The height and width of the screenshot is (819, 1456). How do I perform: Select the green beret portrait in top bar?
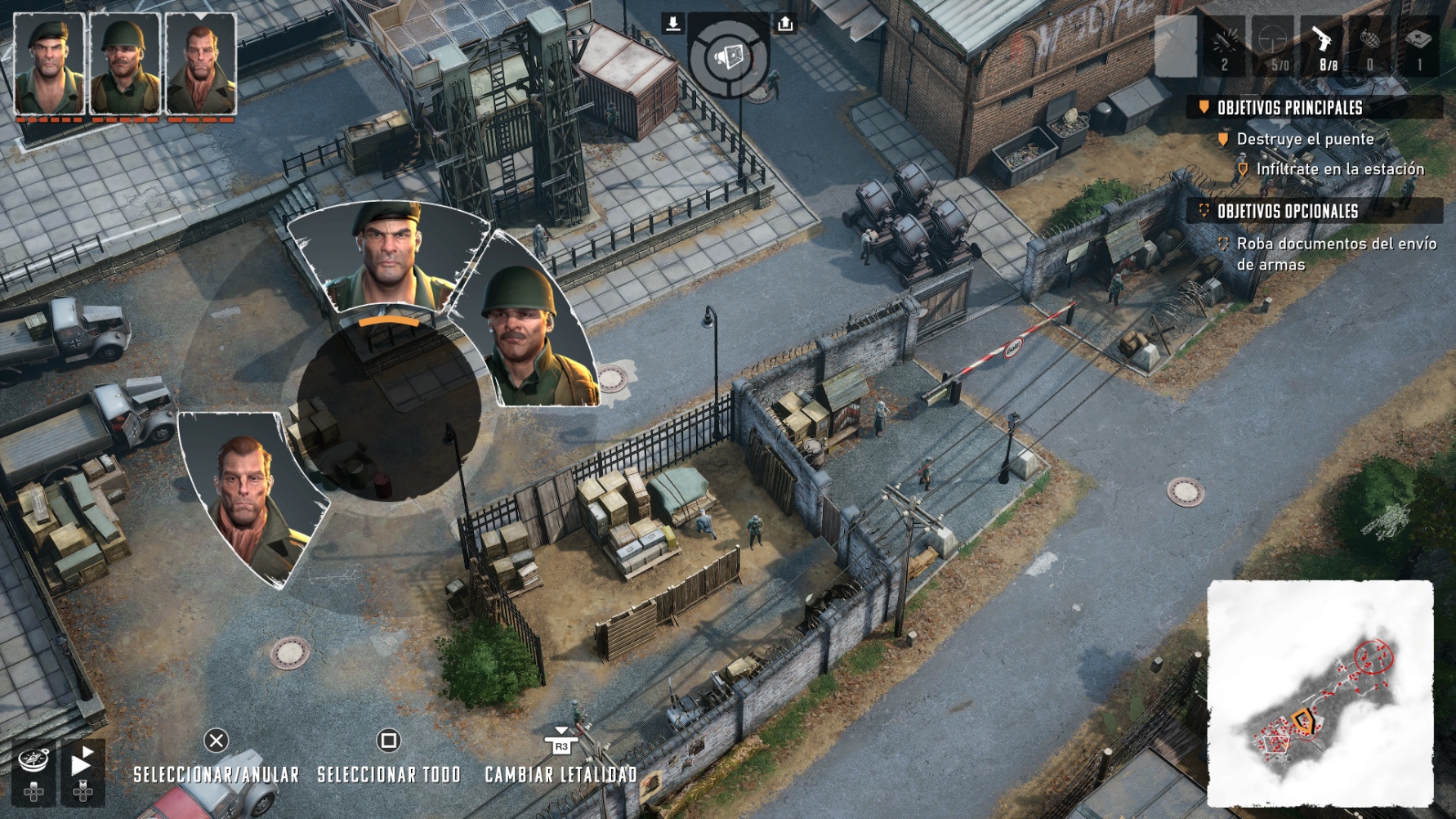tap(49, 64)
